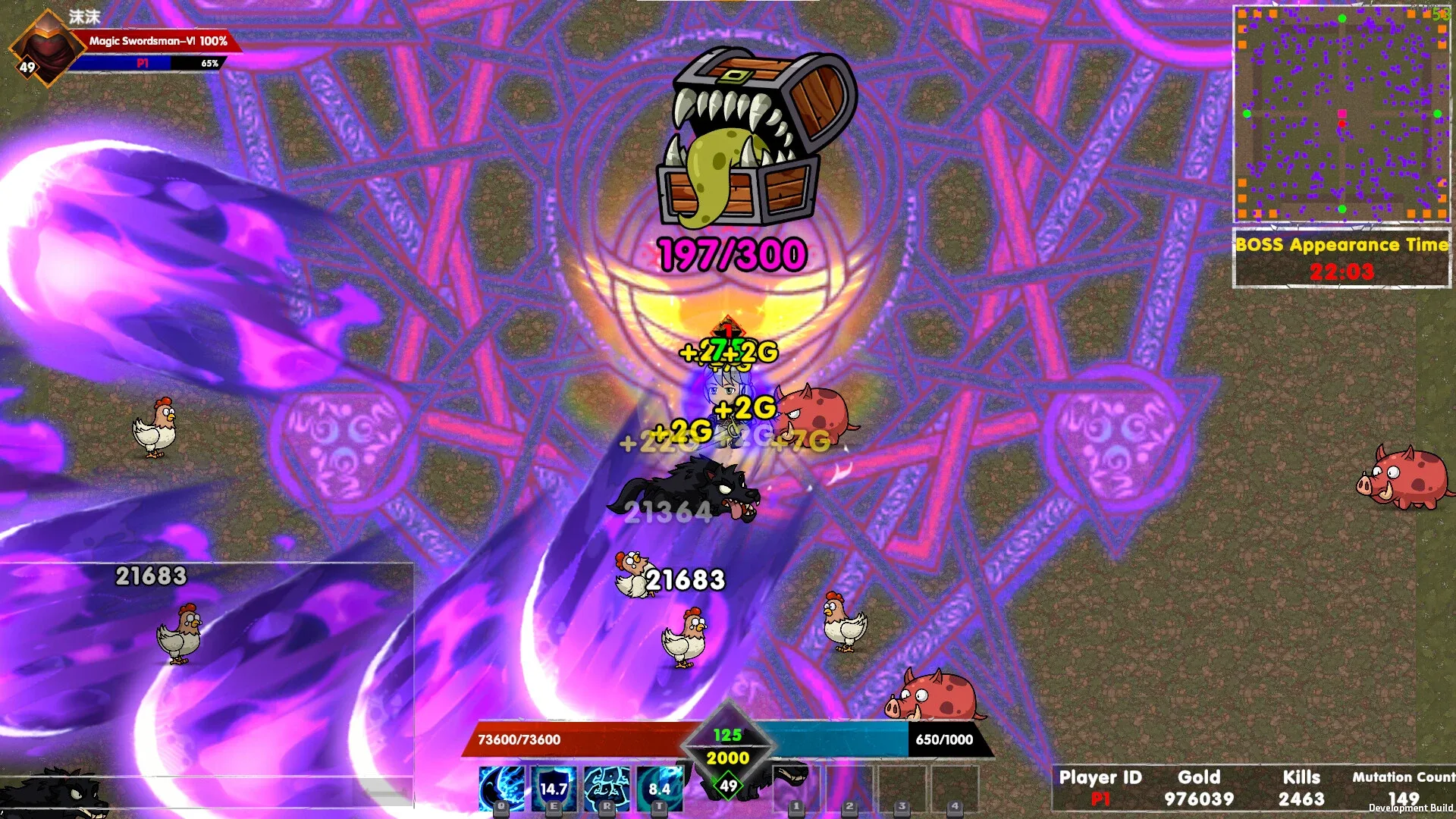
Task: Click the red boss marker on the minimap
Action: point(1341,123)
